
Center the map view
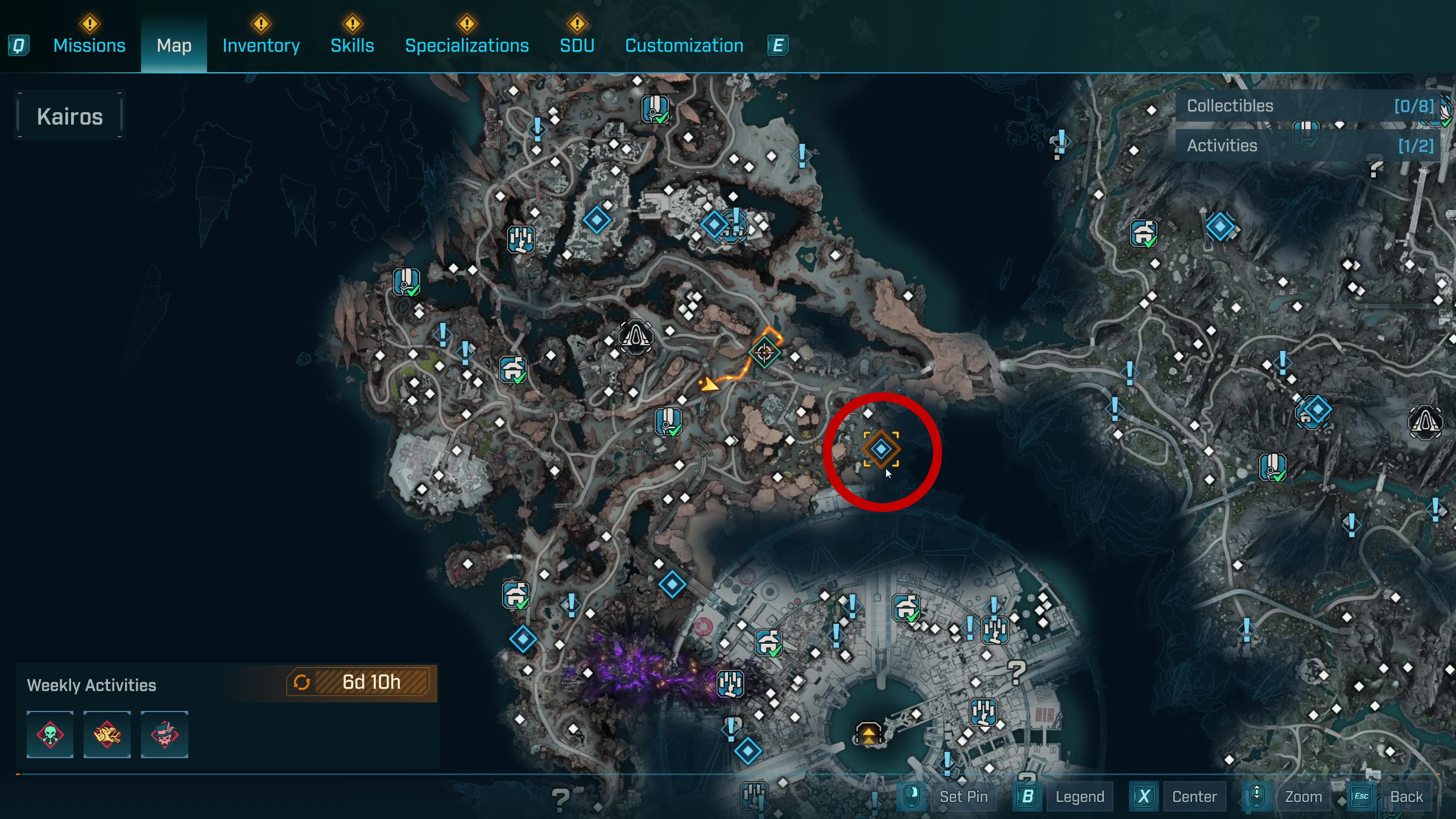[1194, 796]
